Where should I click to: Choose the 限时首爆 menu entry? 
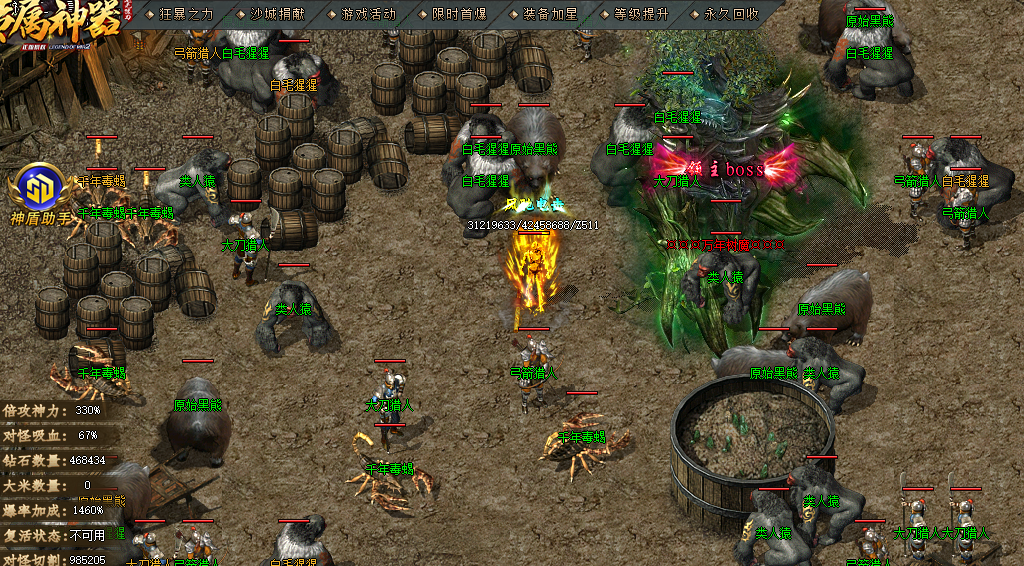tap(459, 14)
